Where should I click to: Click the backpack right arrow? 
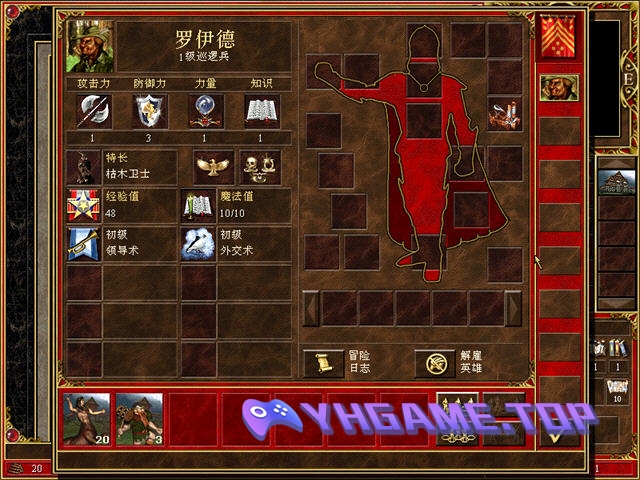click(x=513, y=307)
